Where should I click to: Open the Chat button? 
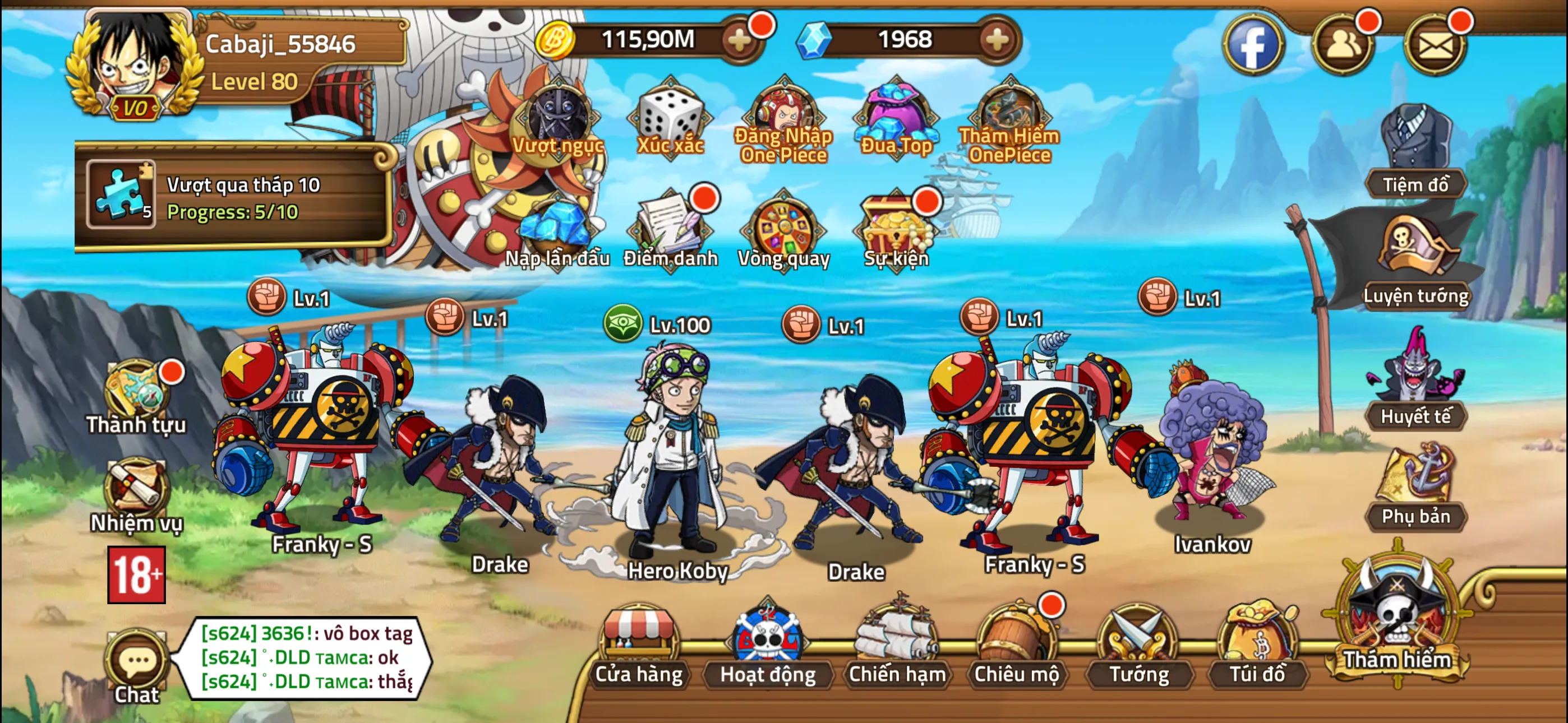[137, 666]
